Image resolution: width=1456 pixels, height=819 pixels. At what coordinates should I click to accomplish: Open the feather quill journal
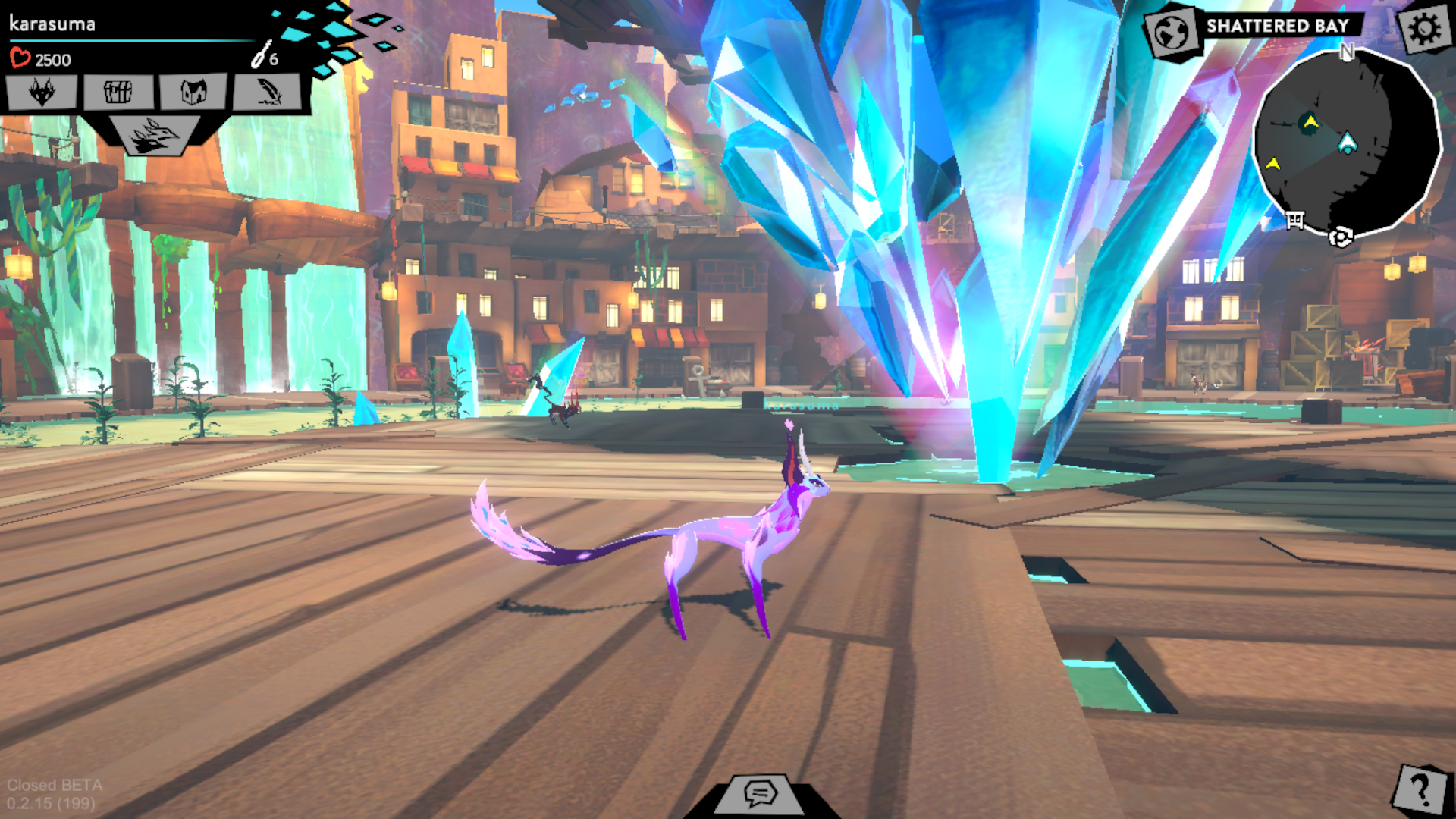pyautogui.click(x=268, y=93)
